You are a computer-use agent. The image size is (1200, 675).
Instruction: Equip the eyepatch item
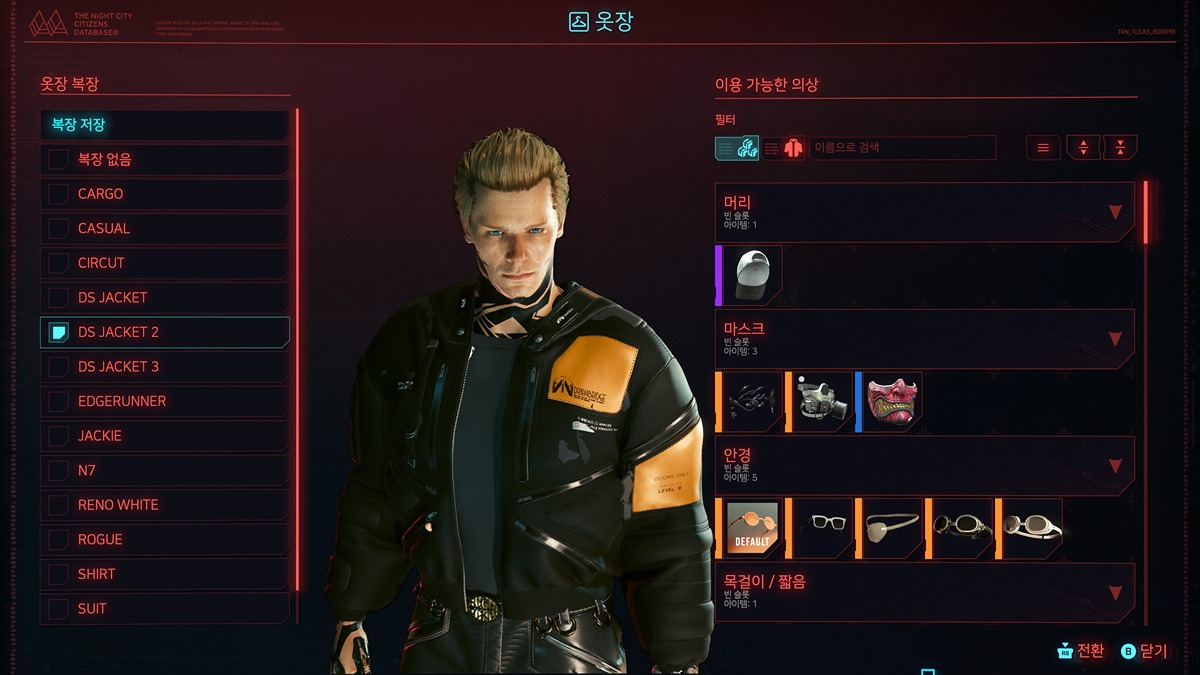pyautogui.click(x=892, y=529)
